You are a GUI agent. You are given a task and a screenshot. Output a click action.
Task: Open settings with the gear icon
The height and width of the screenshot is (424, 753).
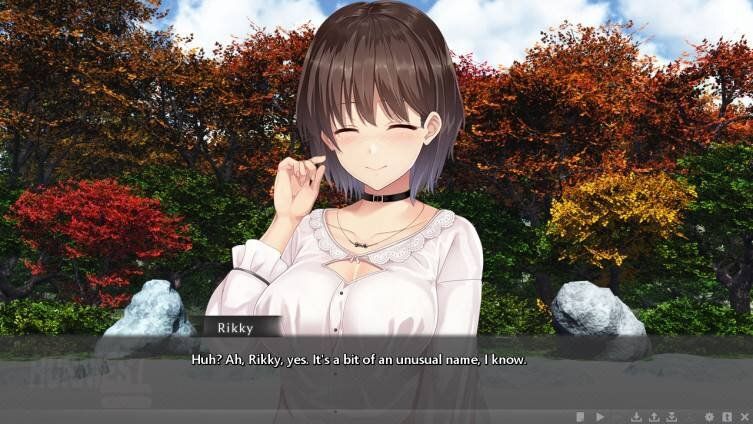(x=709, y=416)
